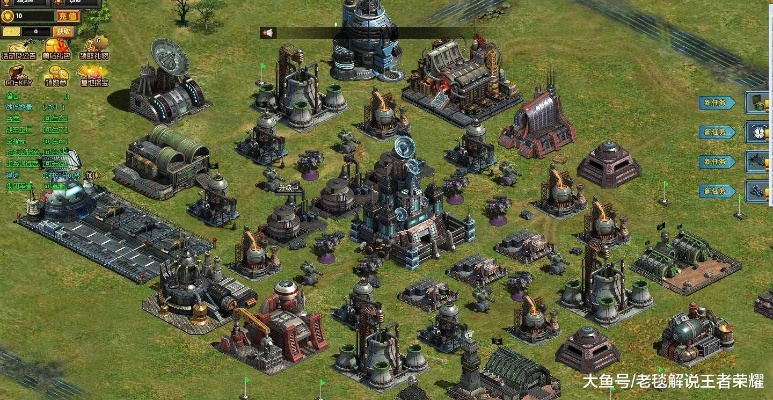Click the megaphone announcement icon
This screenshot has height=400, width=773.
(x=268, y=32)
